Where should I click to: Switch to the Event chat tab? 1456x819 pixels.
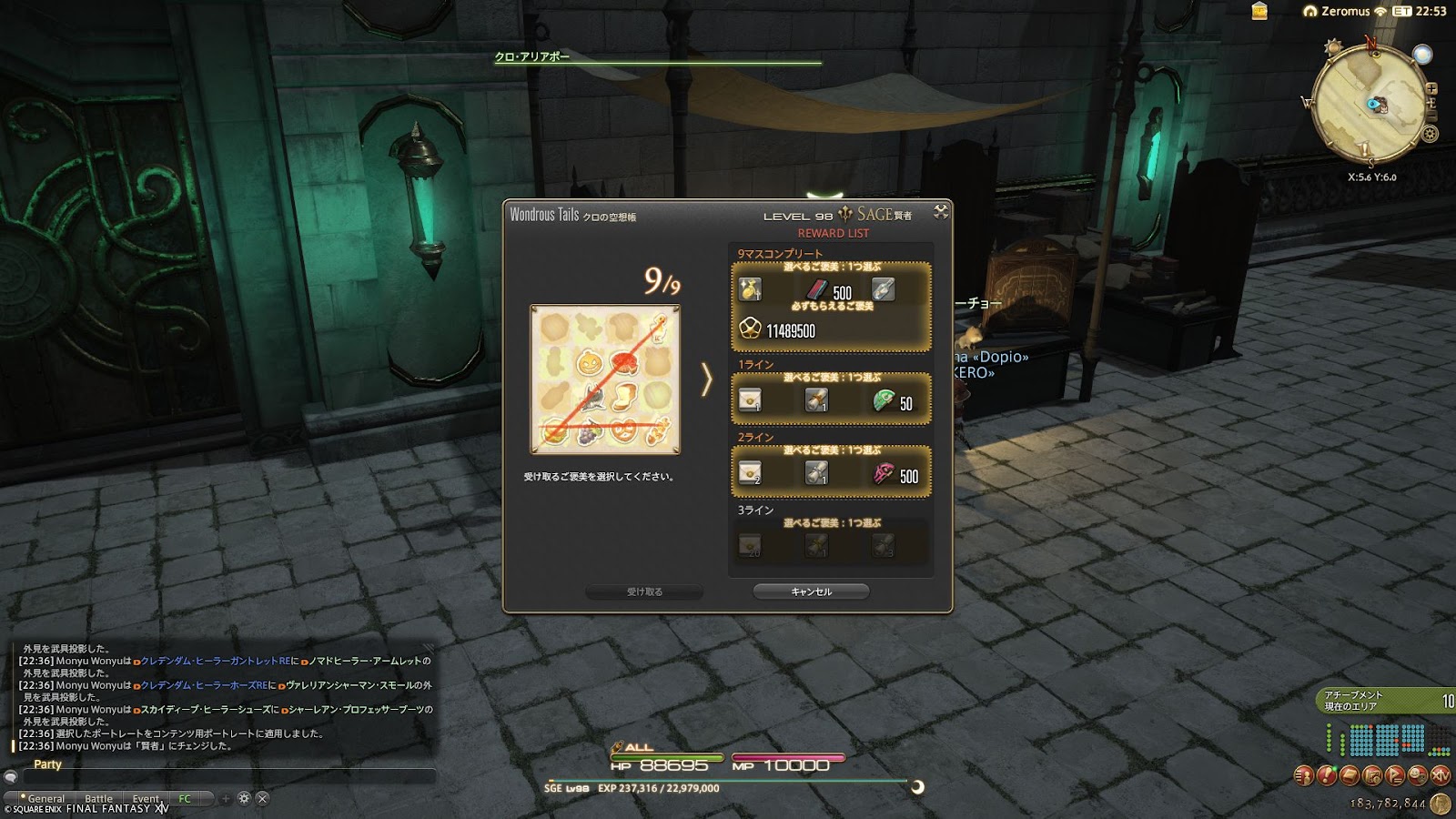tap(146, 798)
